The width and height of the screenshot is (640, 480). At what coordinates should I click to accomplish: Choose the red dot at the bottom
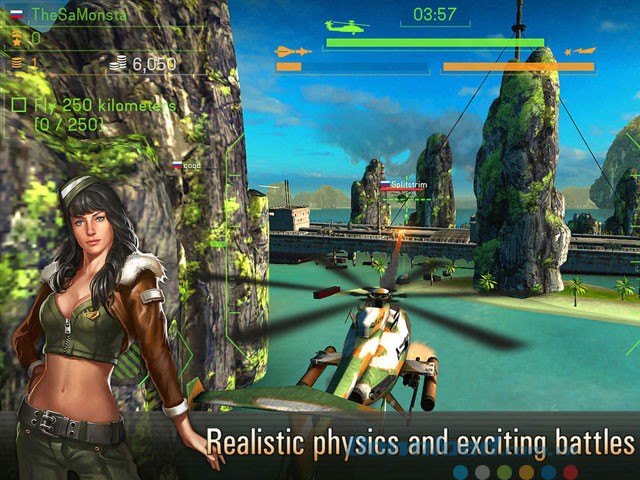(570, 471)
